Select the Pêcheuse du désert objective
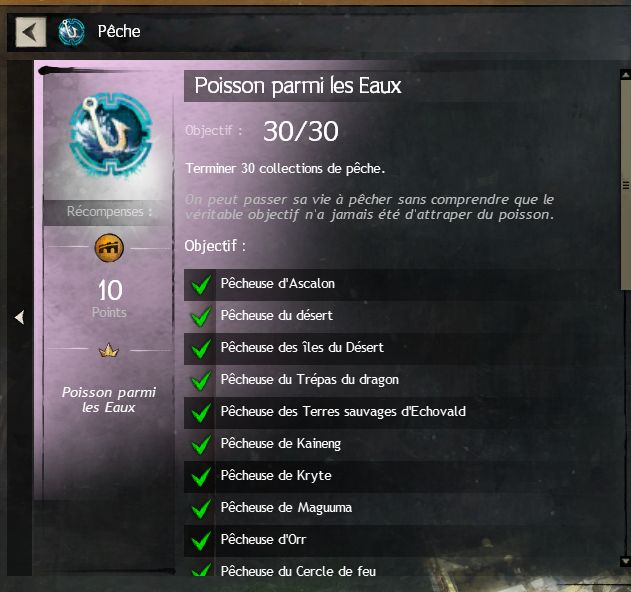This screenshot has width=631, height=592. click(276, 316)
